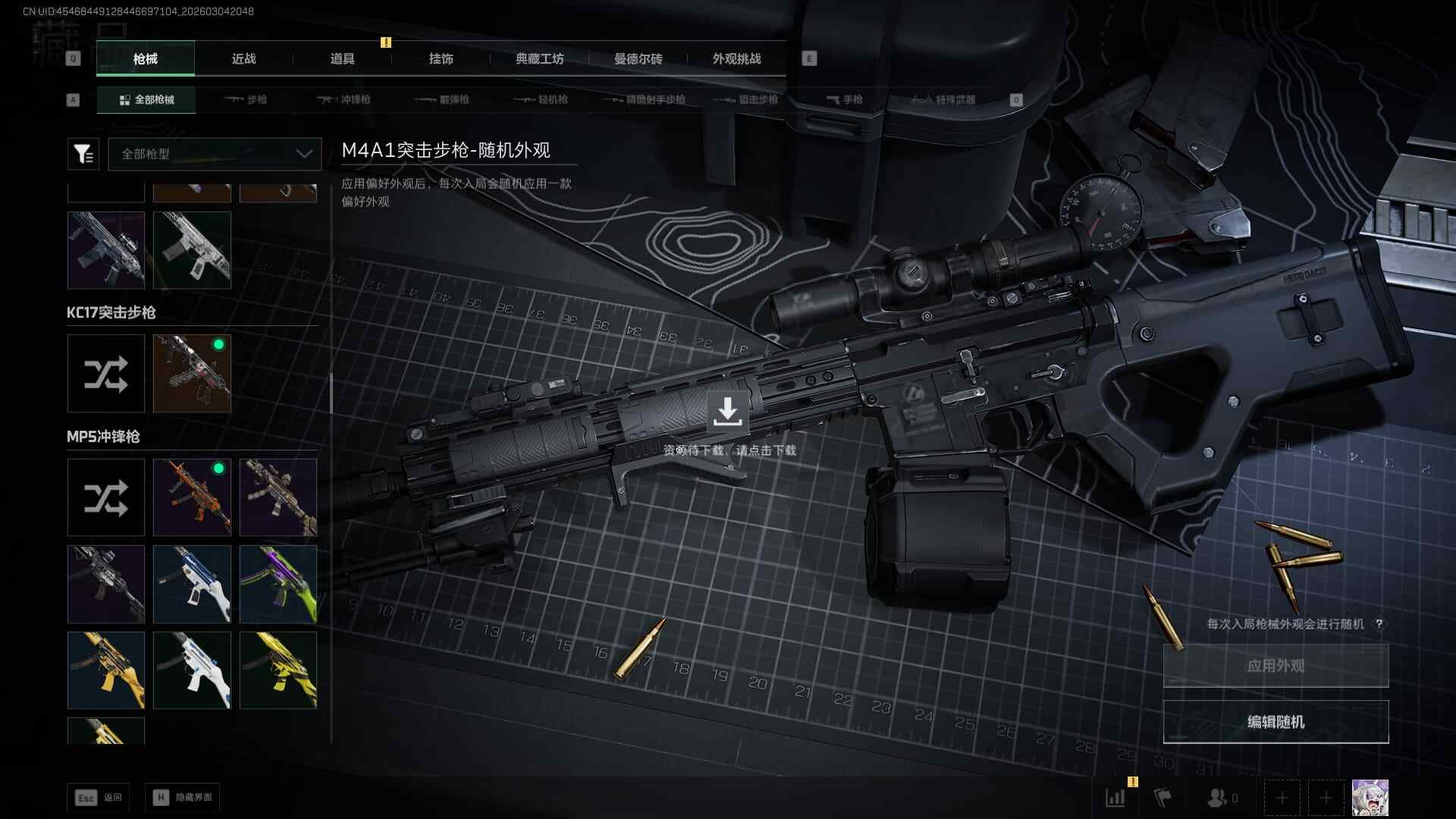The image size is (1456, 819).
Task: Open the 曼德尔砖 tab
Action: 638,58
